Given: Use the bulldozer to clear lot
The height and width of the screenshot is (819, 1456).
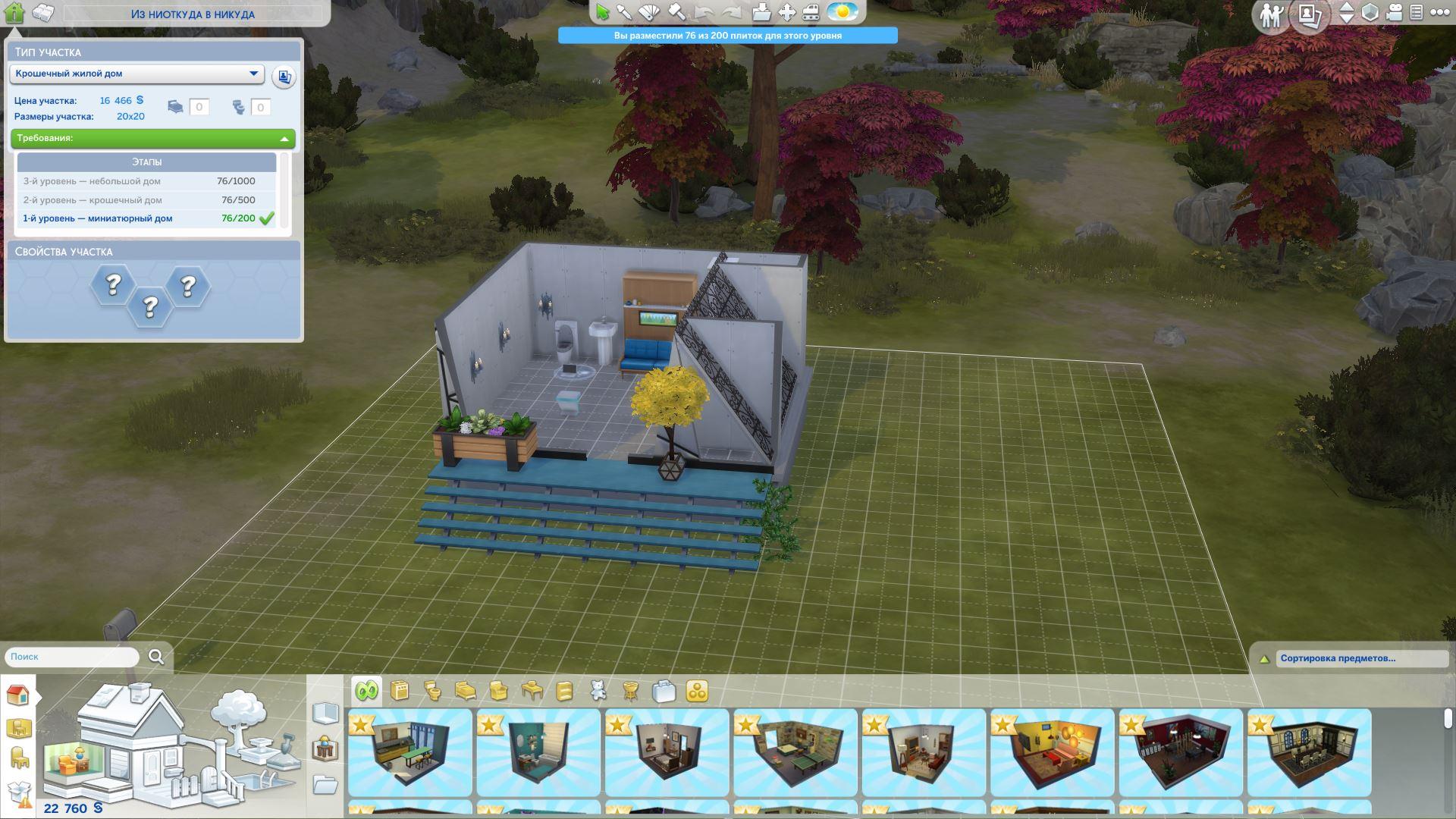Looking at the screenshot, I should click(x=811, y=12).
